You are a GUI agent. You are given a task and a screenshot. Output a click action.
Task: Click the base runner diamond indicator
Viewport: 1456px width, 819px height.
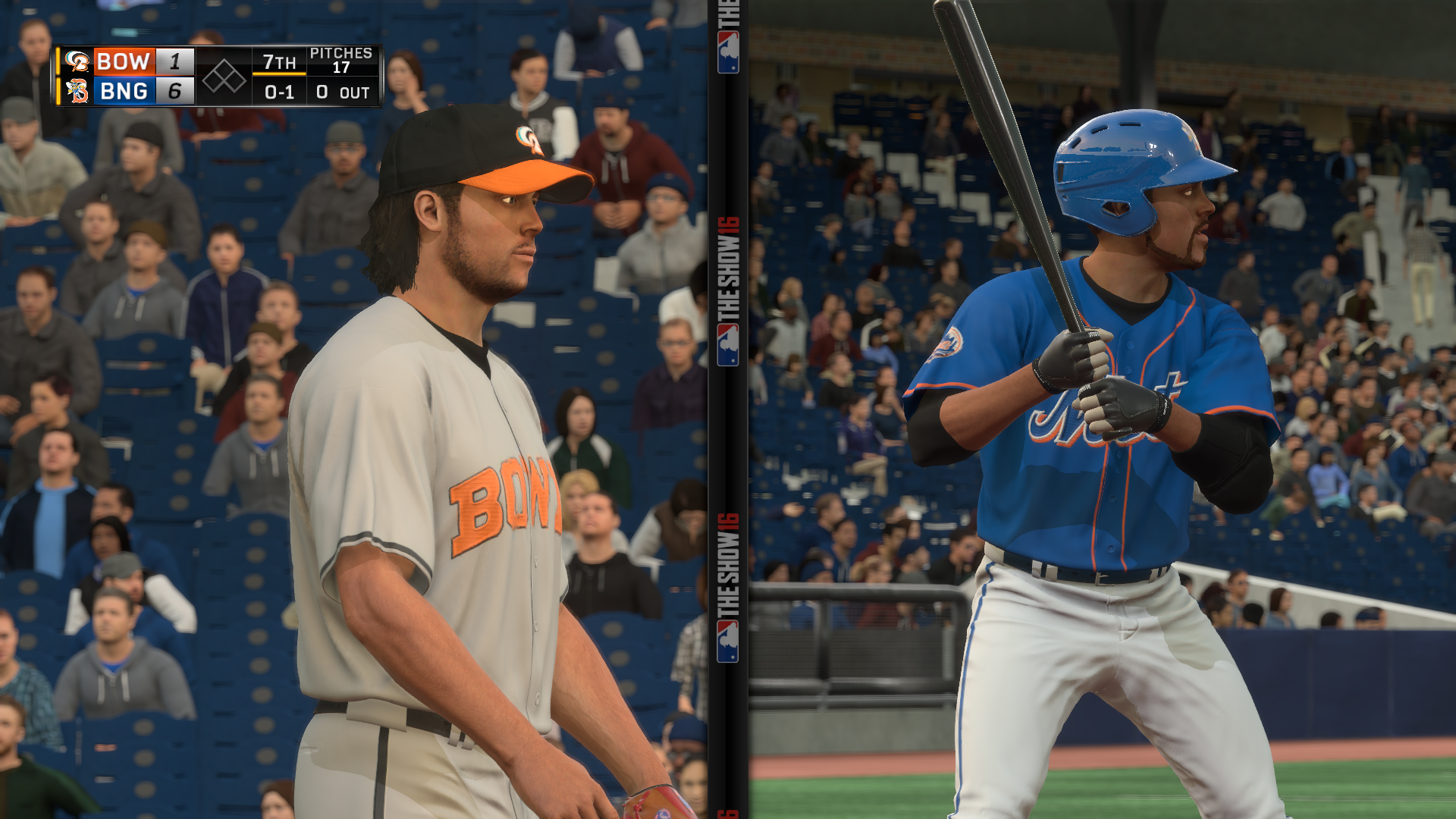(224, 77)
